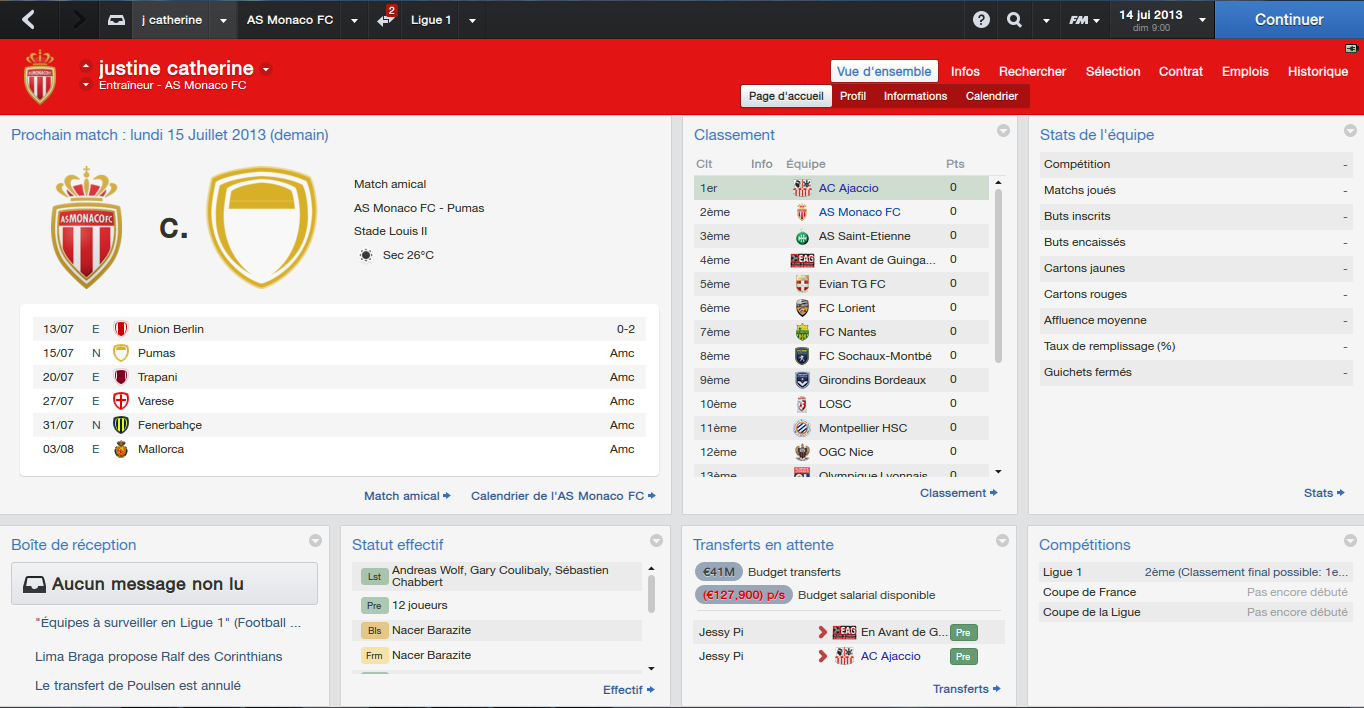Screen dimensions: 1364x708
Task: Open the FM main menu dropdown
Action: point(1084,20)
